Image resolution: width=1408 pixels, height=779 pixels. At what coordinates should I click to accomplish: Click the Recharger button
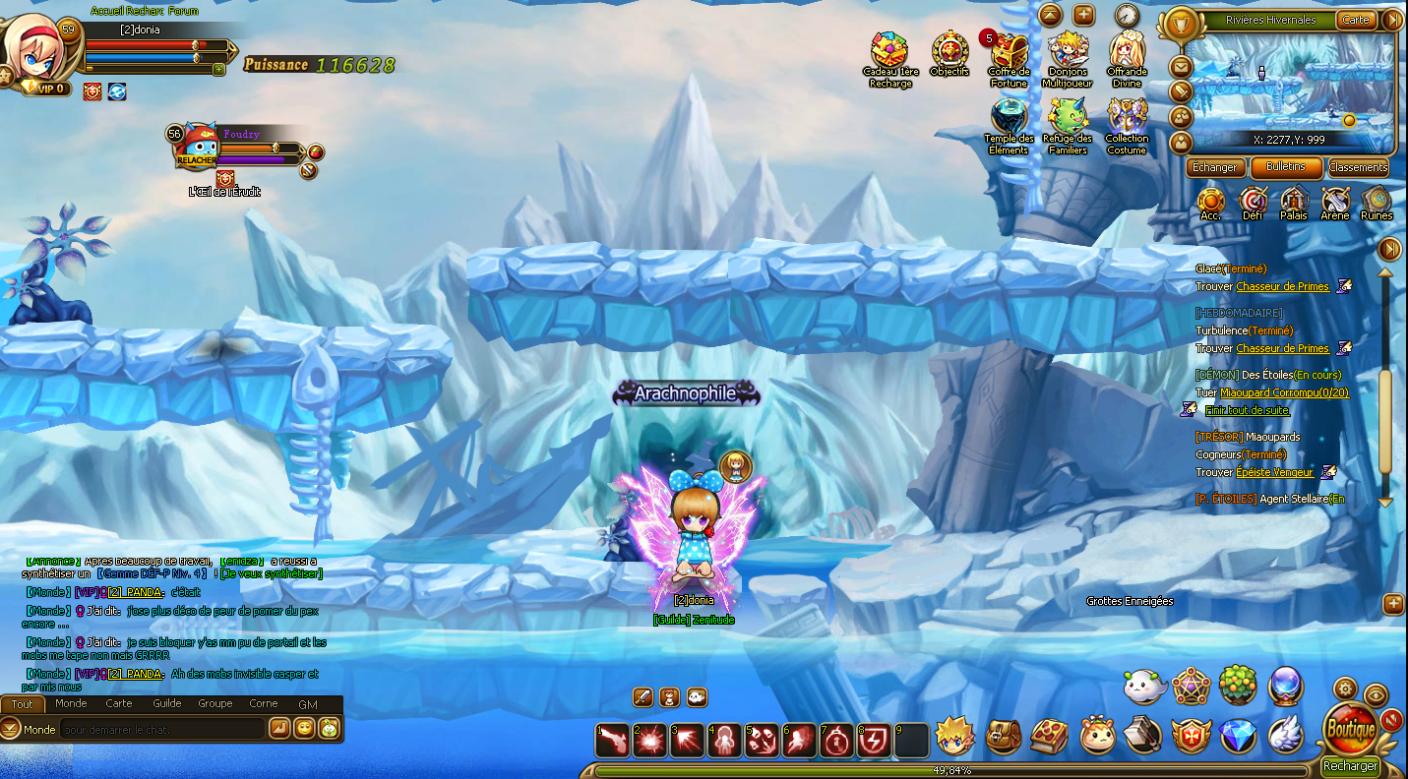[1350, 766]
